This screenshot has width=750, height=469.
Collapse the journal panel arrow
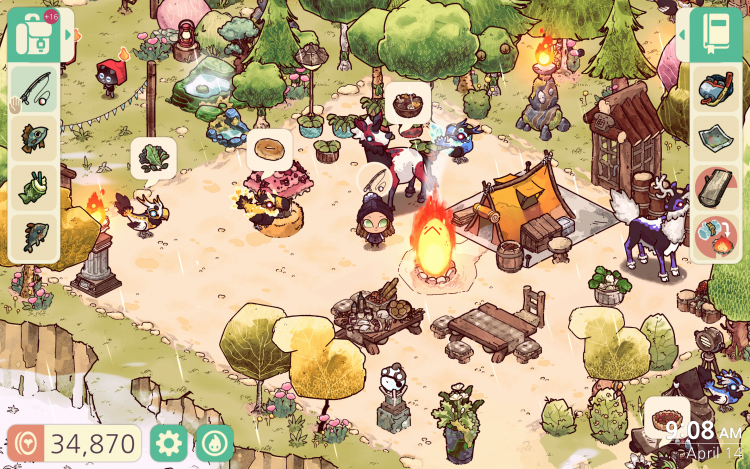tap(681, 35)
